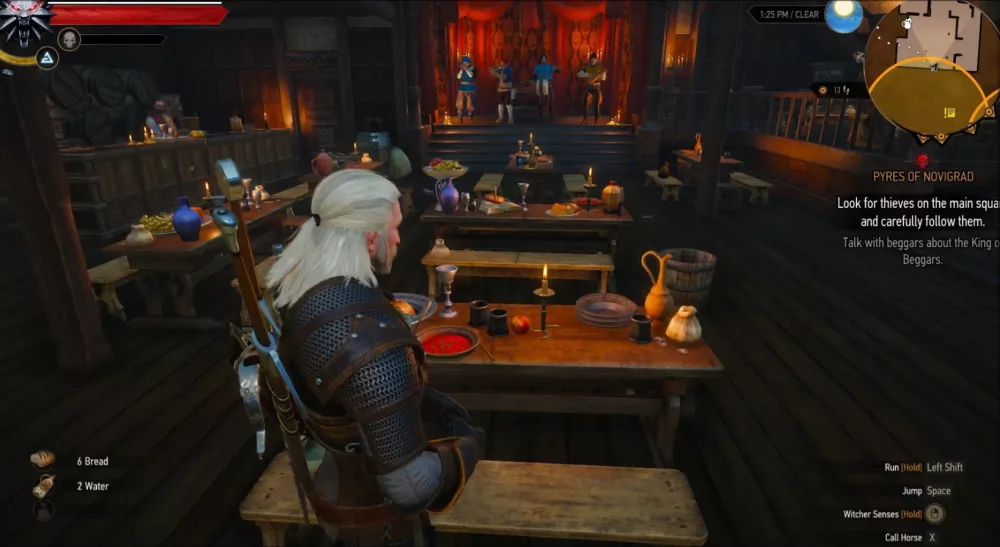Image resolution: width=1000 pixels, height=547 pixels.
Task: Click the yellow quest marker on the minimap
Action: tap(949, 112)
